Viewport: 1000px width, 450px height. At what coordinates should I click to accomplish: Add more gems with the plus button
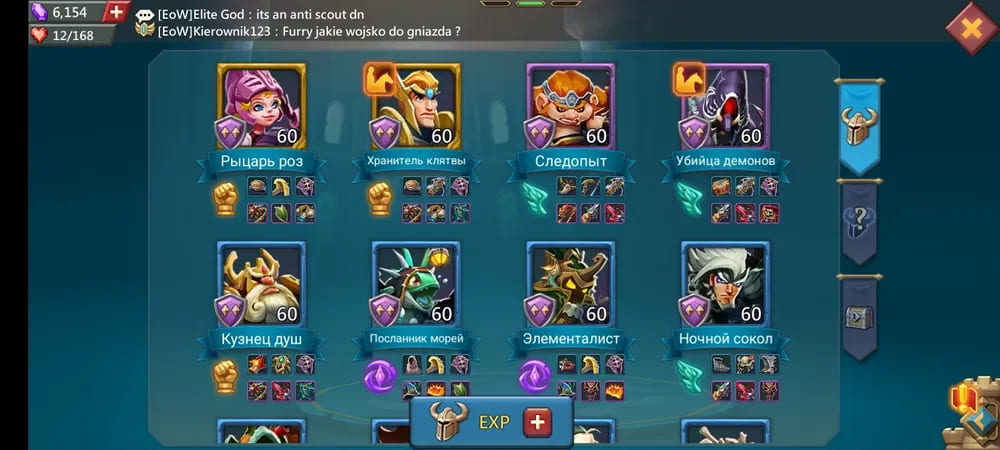click(116, 12)
